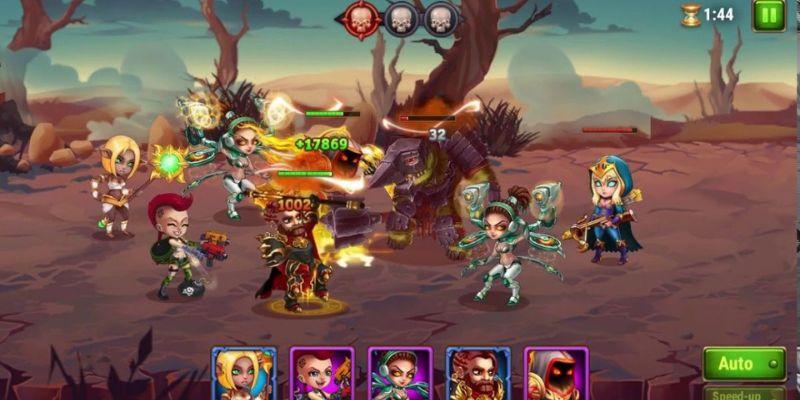
Task: Select the blonde elf hero portrait
Action: [244, 376]
